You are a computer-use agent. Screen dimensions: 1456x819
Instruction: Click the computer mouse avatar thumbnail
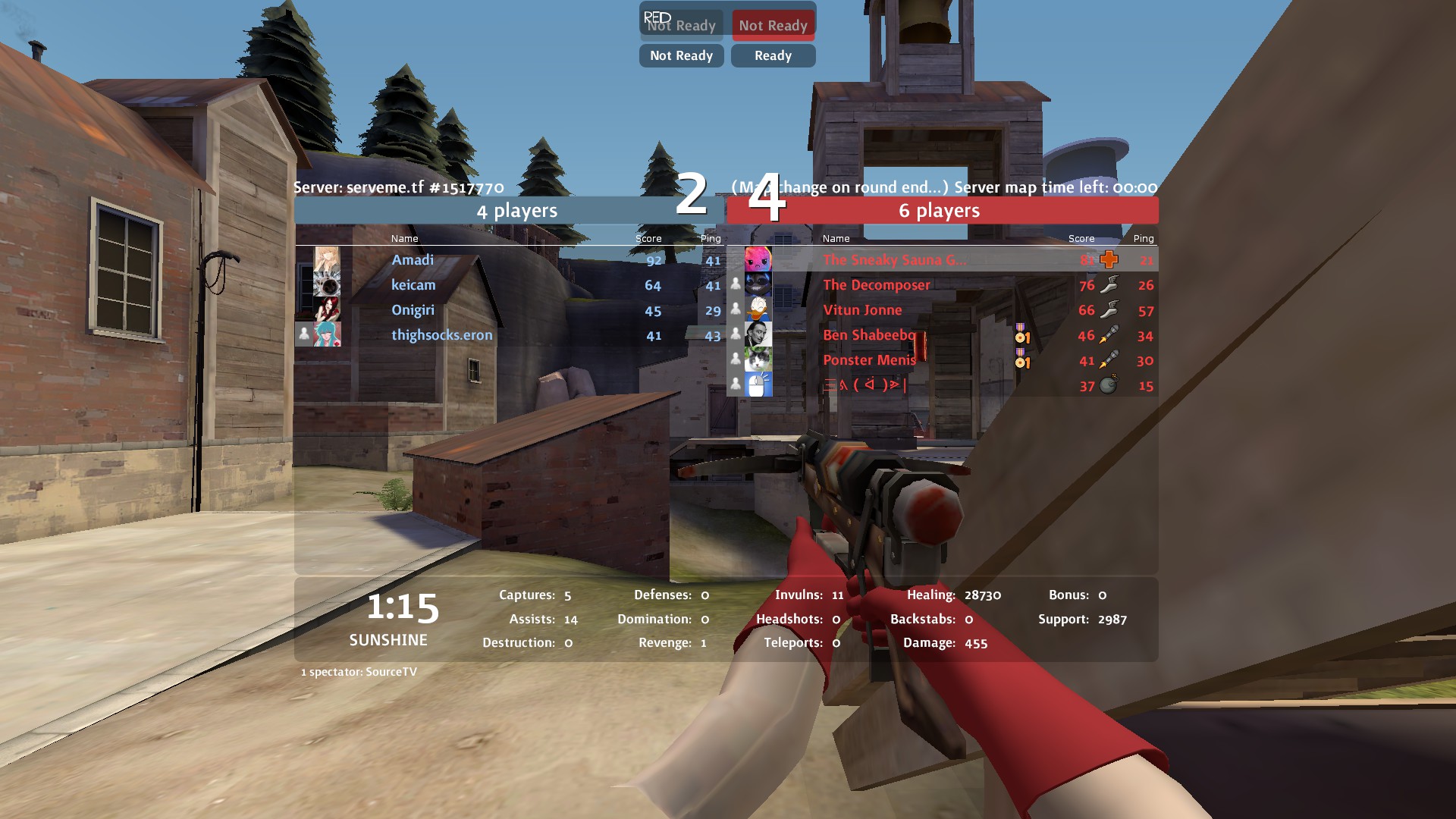[758, 384]
